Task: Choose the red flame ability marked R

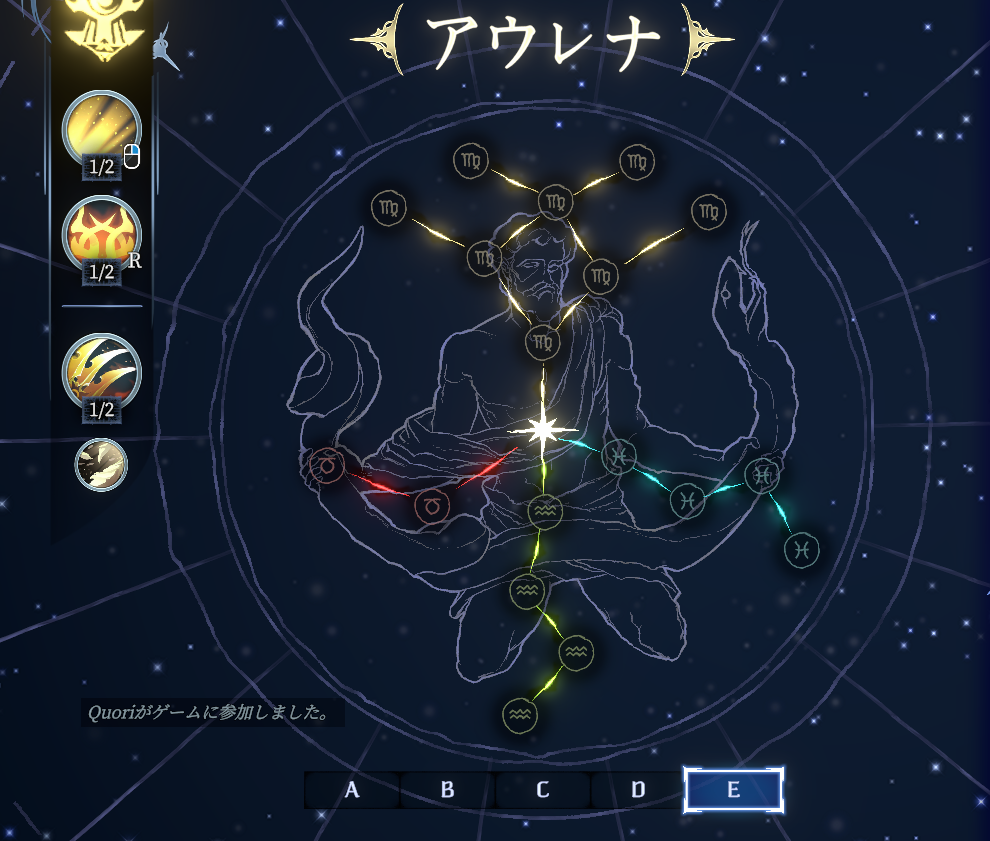Action: coord(101,236)
